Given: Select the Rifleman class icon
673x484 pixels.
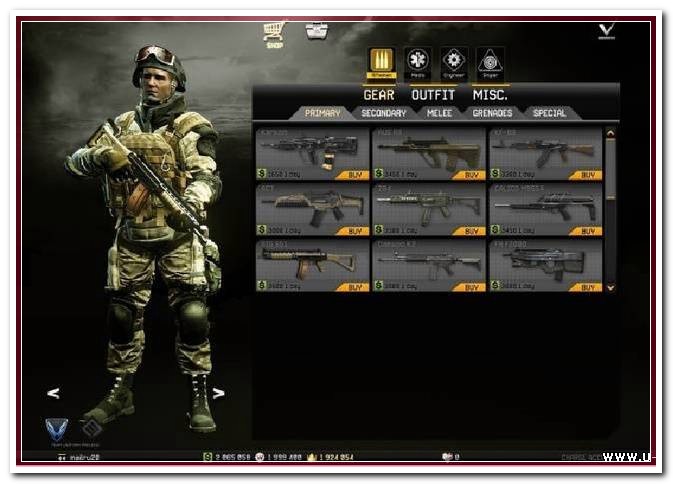Looking at the screenshot, I should pyautogui.click(x=381, y=61).
